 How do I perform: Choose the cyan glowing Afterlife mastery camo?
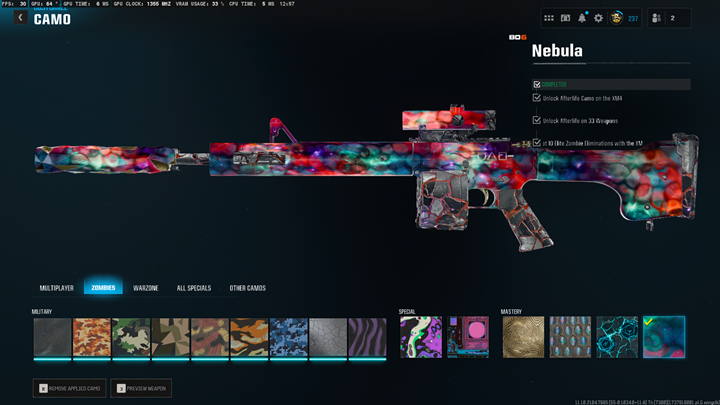[616, 338]
